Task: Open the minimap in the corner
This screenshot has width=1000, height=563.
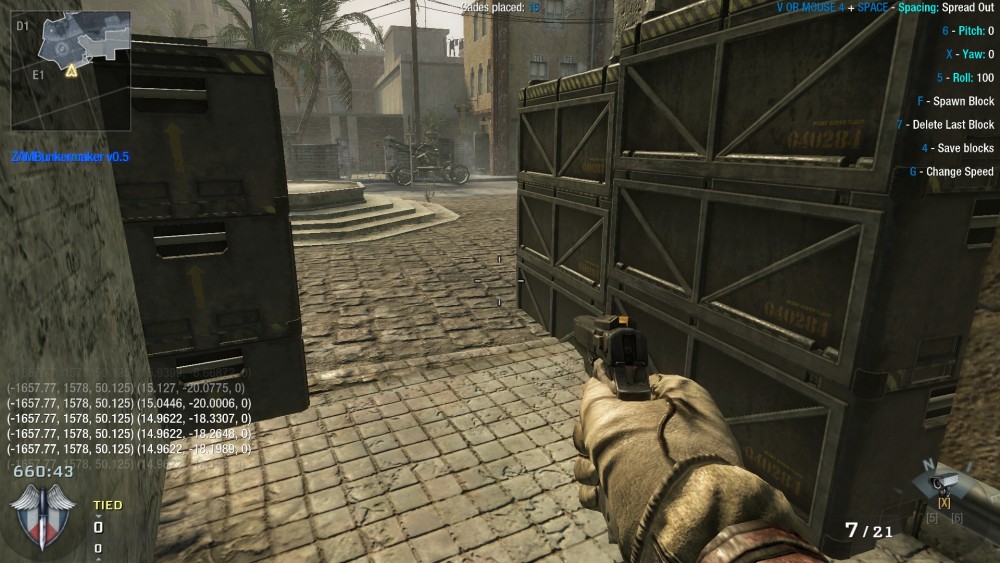Action: [x=71, y=70]
